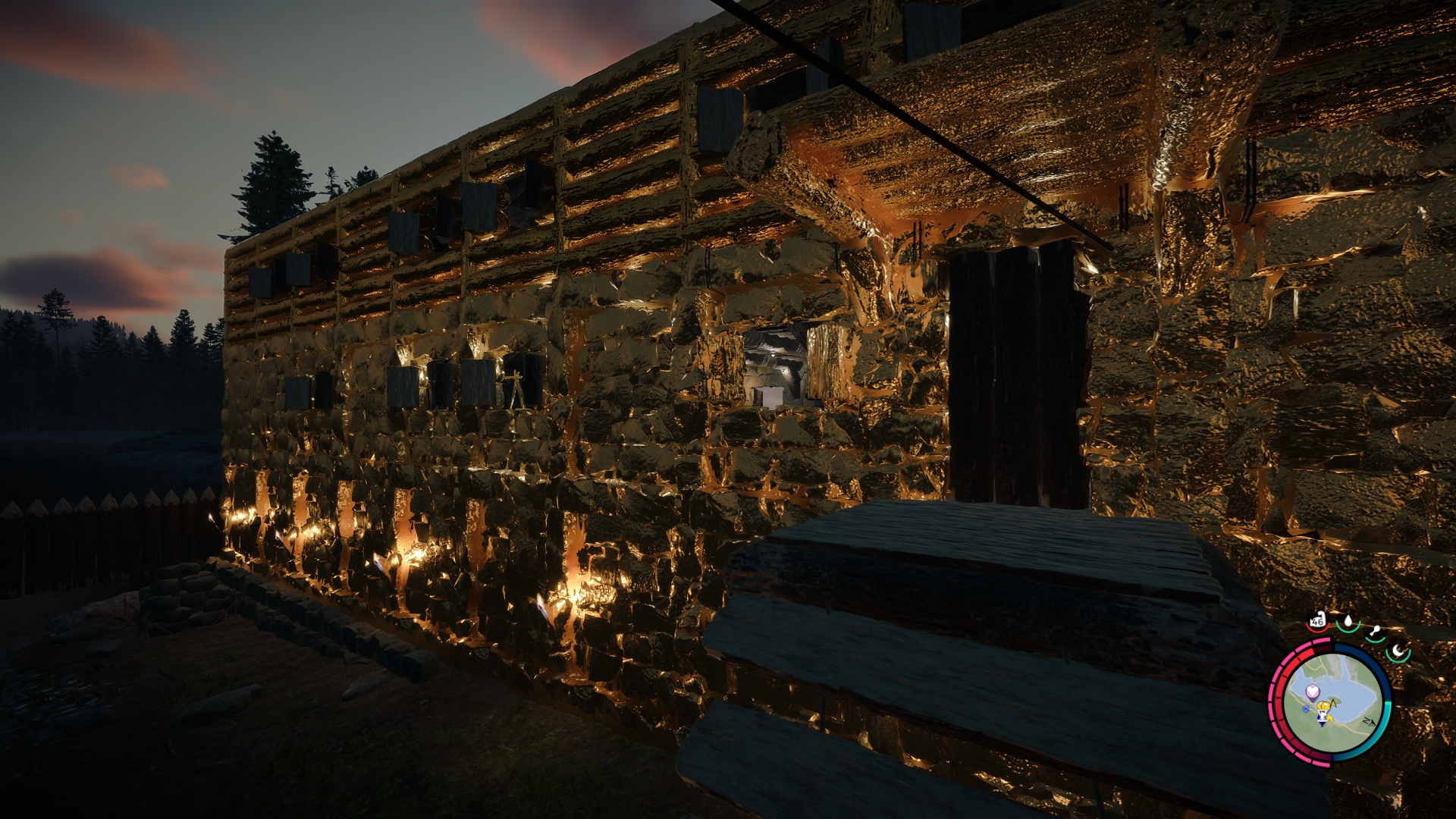Select the blue circular minimap marker
The width and height of the screenshot is (1456, 819).
(x=1305, y=709)
